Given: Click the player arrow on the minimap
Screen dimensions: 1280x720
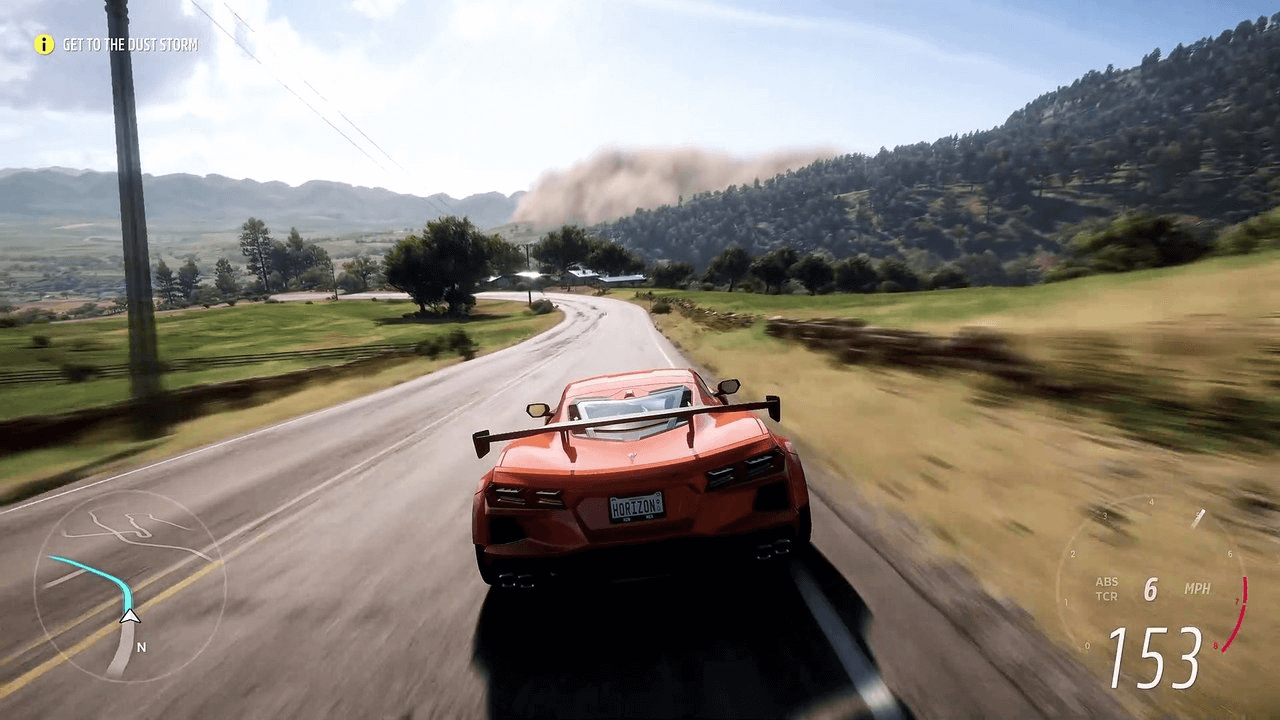Looking at the screenshot, I should tap(129, 616).
